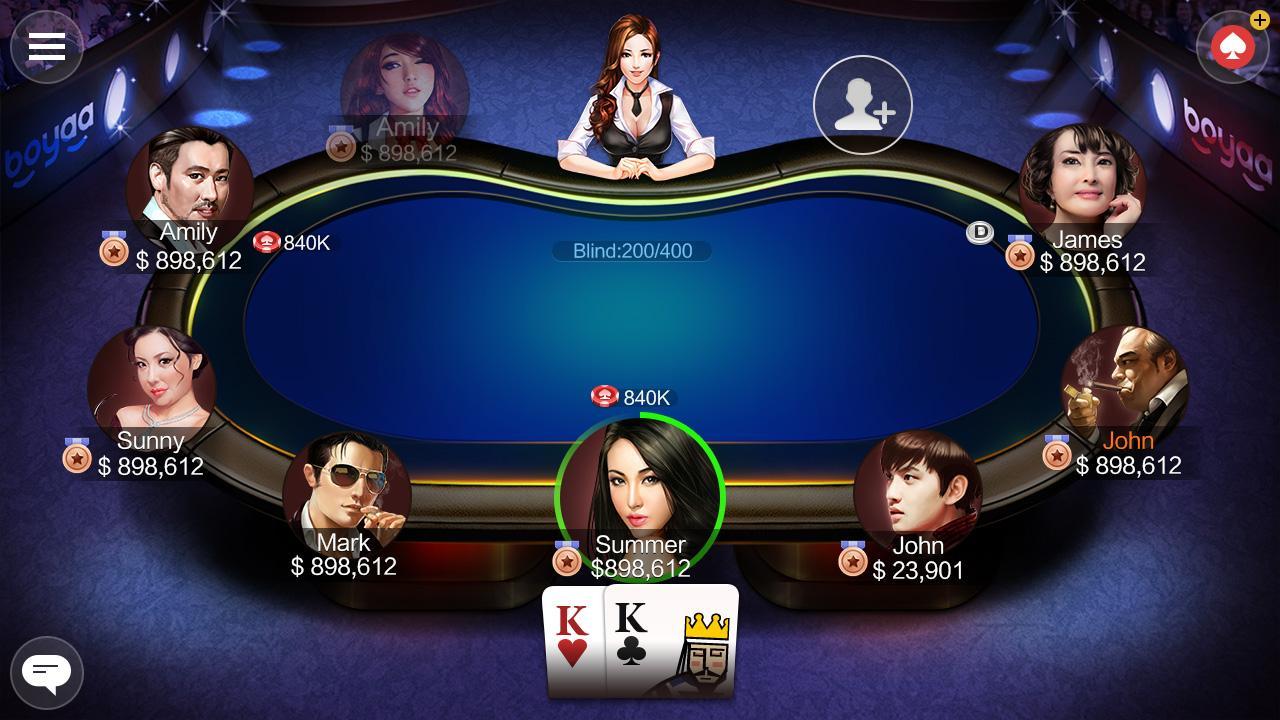Click the red spade icon with plus badge

coord(1232,45)
